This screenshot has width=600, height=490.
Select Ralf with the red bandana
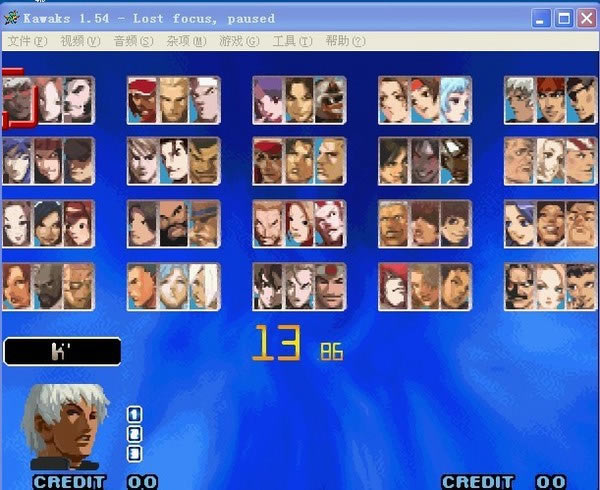click(269, 160)
